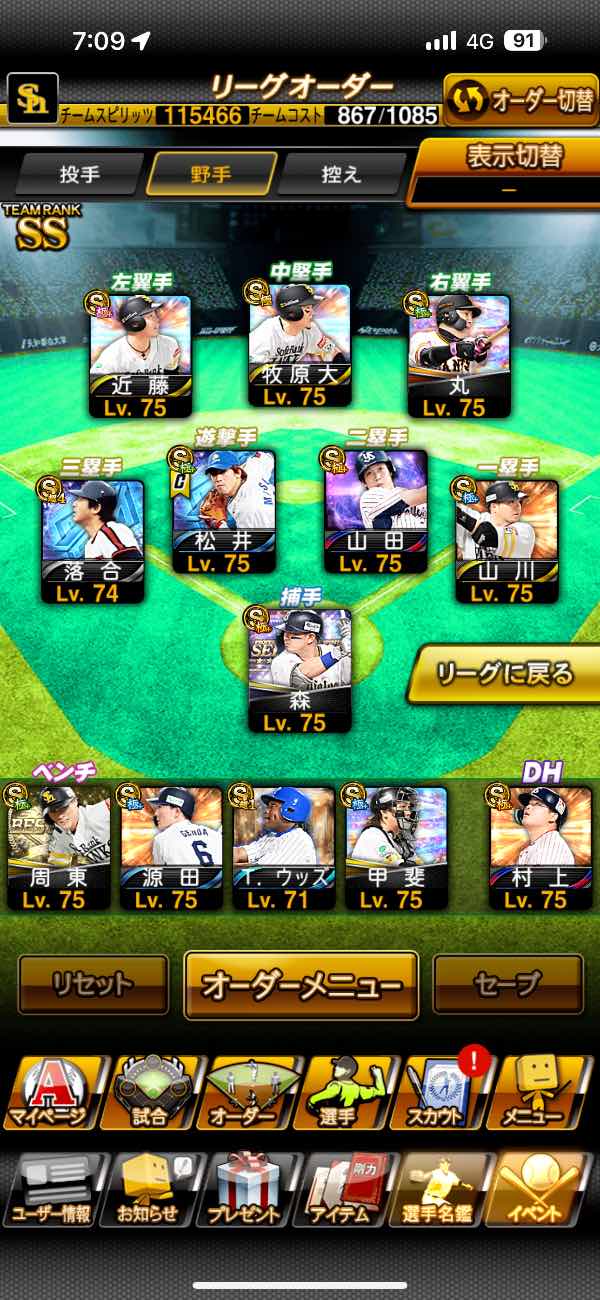The width and height of the screenshot is (600, 1300).
Task: Toggle the 表示切替 display button
Action: click(x=510, y=170)
